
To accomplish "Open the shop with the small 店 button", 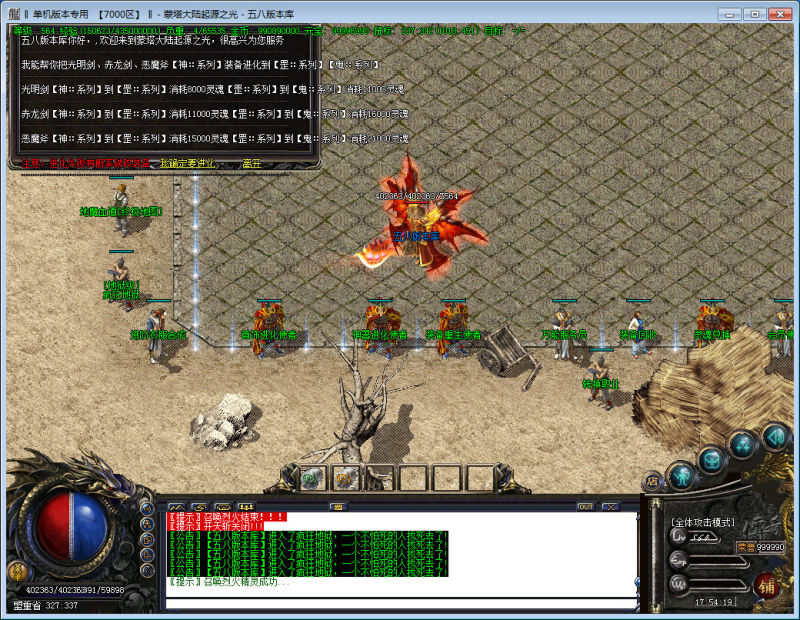I will 653,482.
